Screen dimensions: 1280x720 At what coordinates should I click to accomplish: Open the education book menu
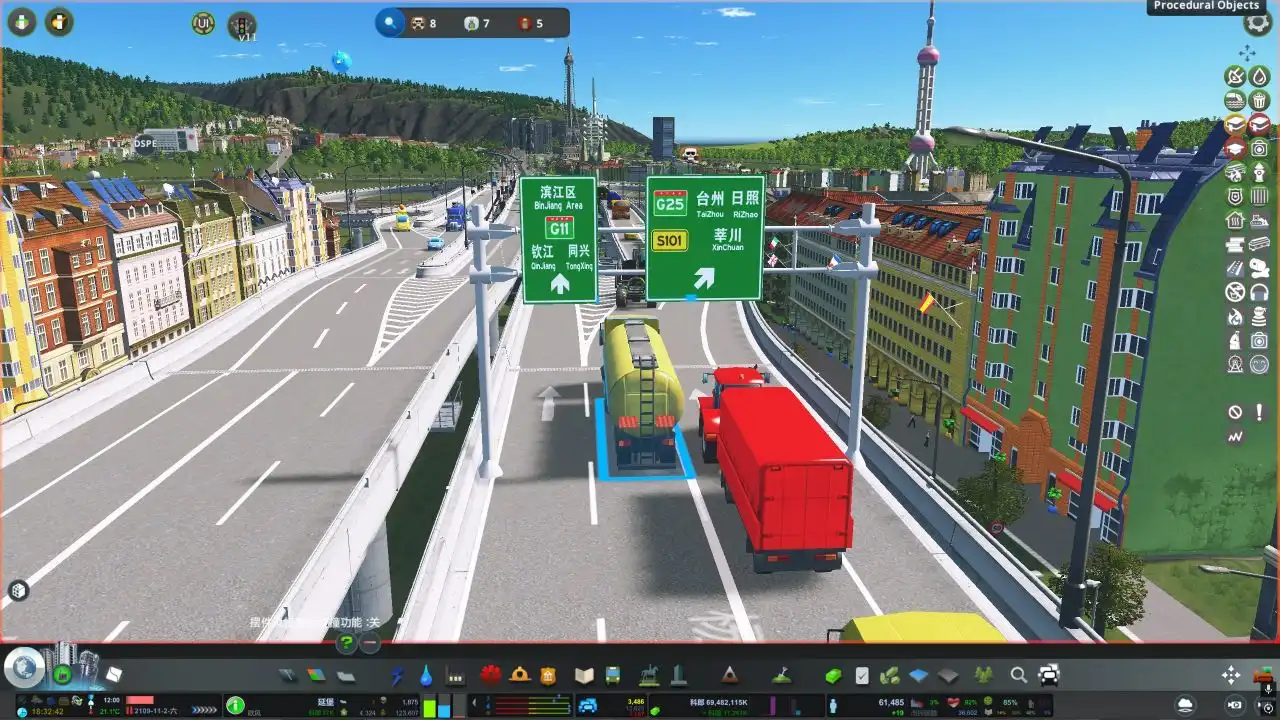click(584, 676)
